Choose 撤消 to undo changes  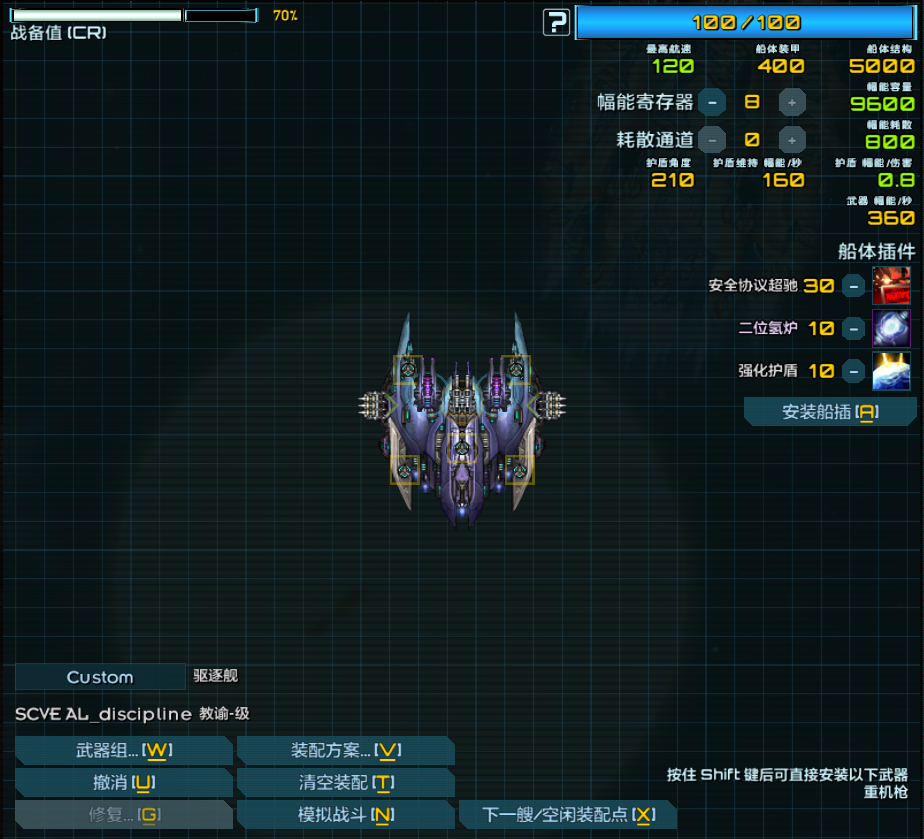(x=124, y=783)
